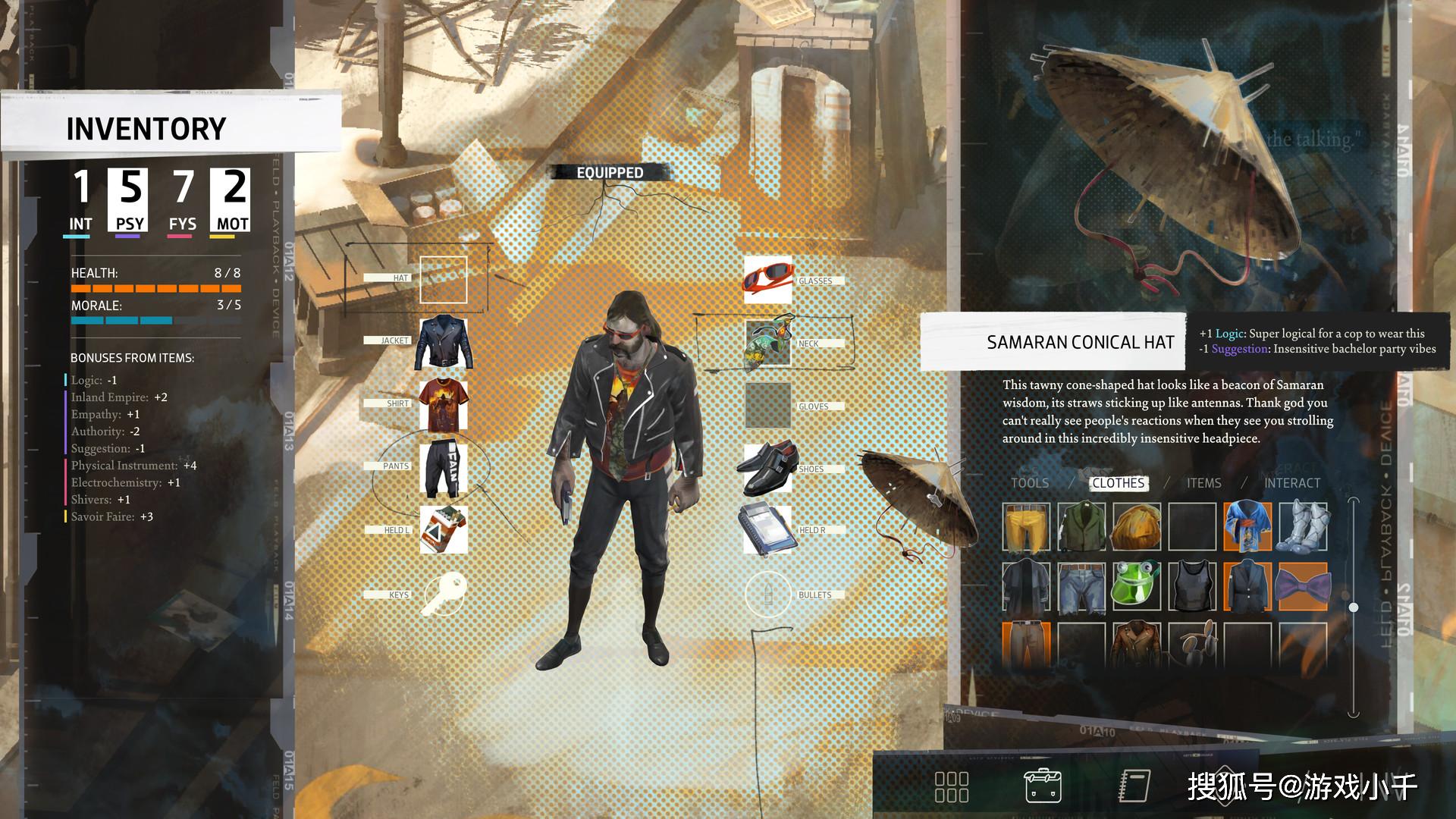Pick the purple bow tie

click(1303, 586)
